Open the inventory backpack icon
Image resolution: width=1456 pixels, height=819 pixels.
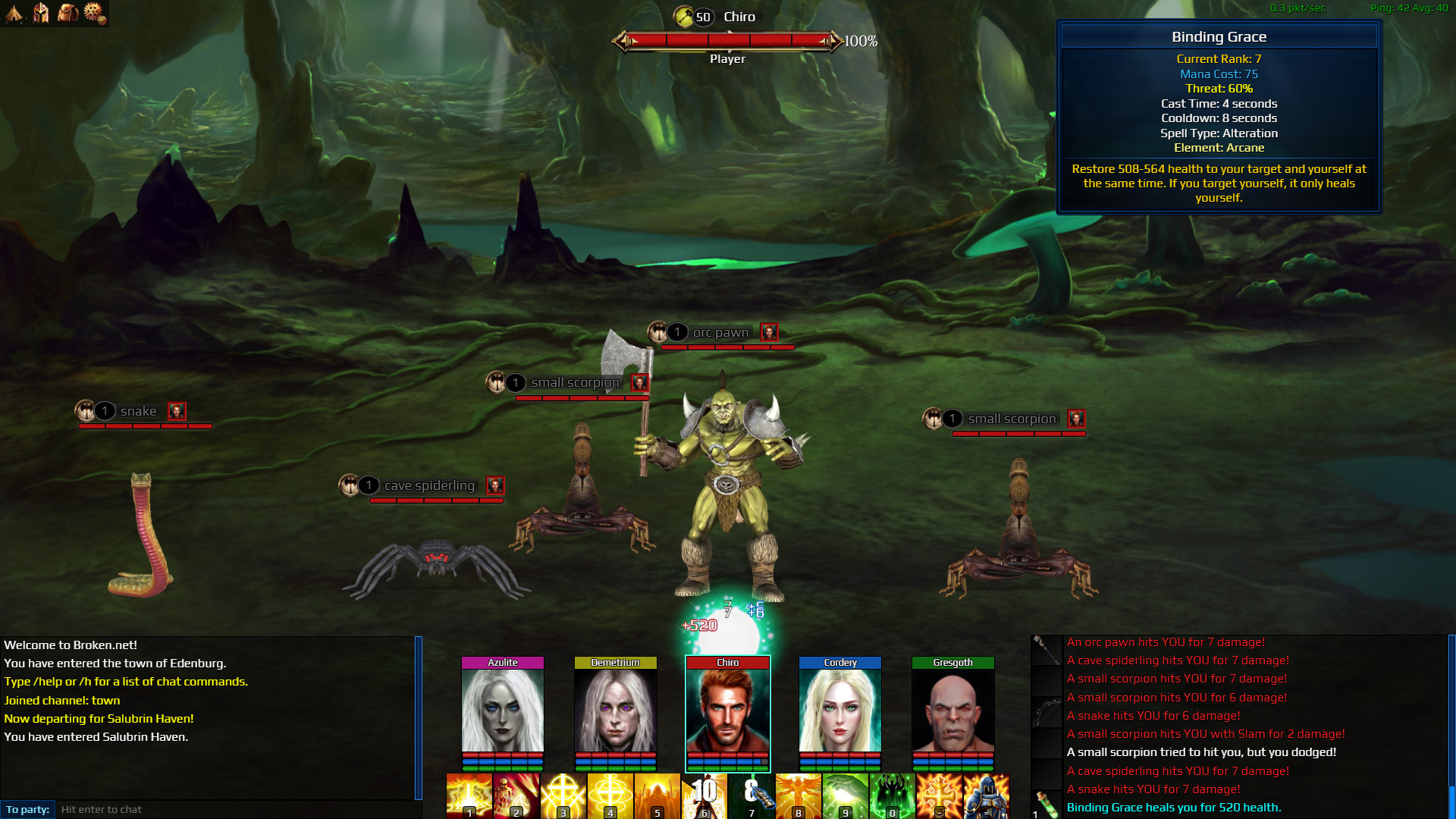point(67,12)
